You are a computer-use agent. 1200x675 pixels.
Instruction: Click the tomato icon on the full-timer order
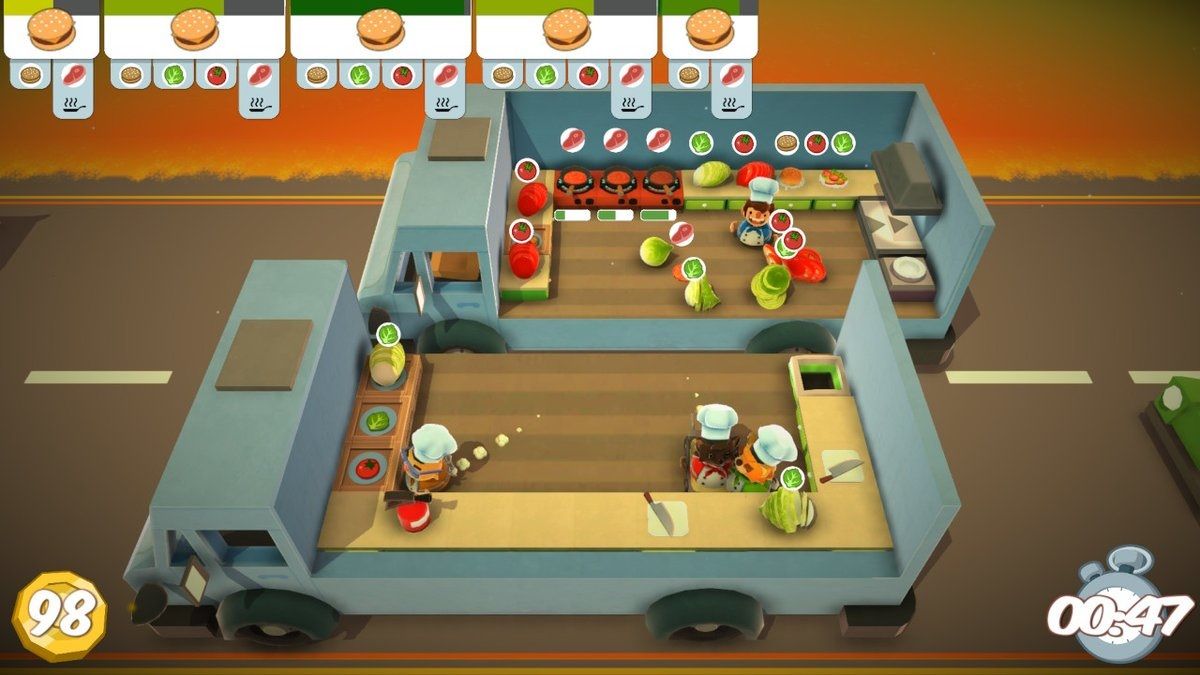point(402,75)
